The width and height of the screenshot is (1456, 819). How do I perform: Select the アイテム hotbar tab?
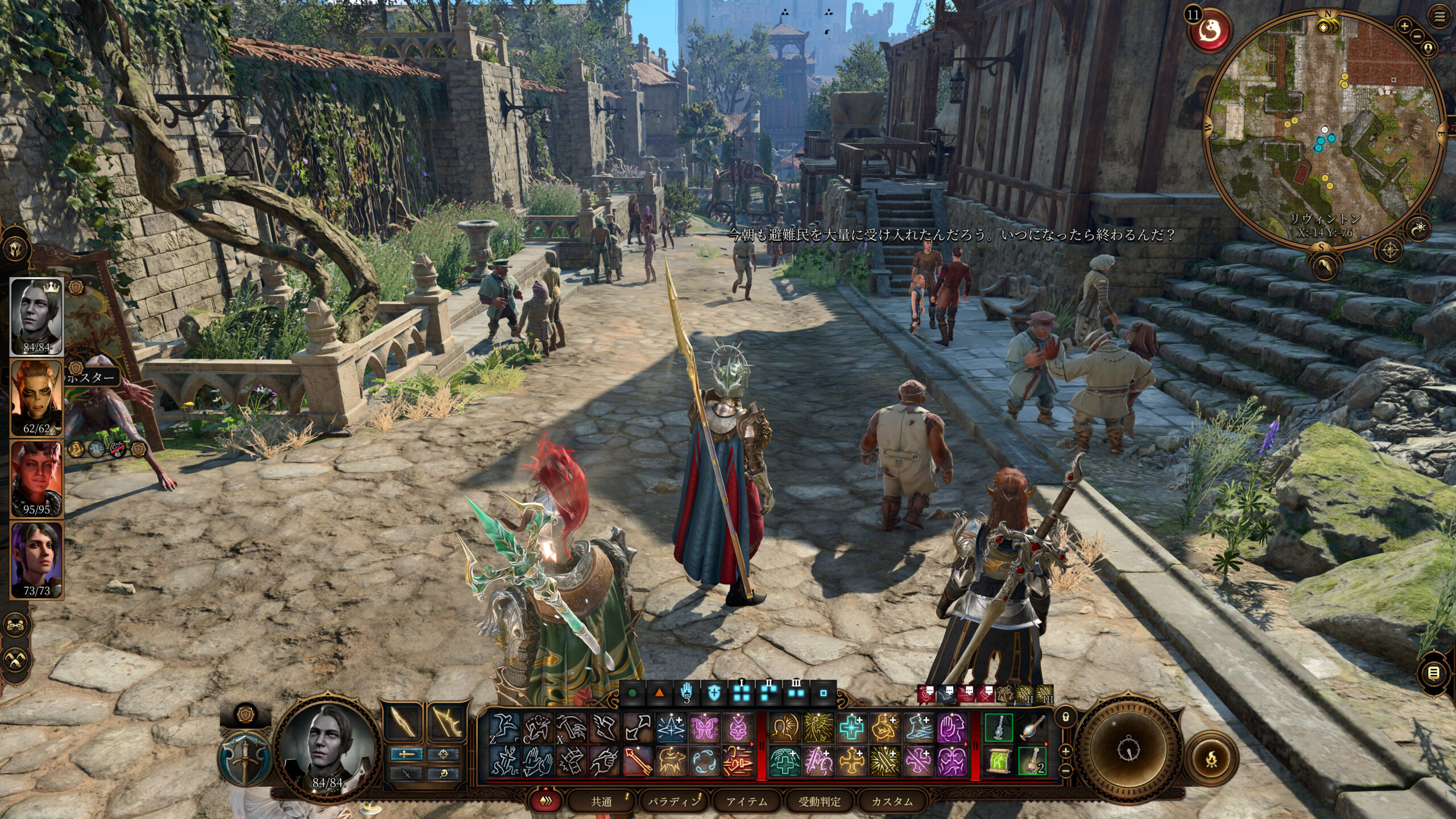(x=746, y=801)
